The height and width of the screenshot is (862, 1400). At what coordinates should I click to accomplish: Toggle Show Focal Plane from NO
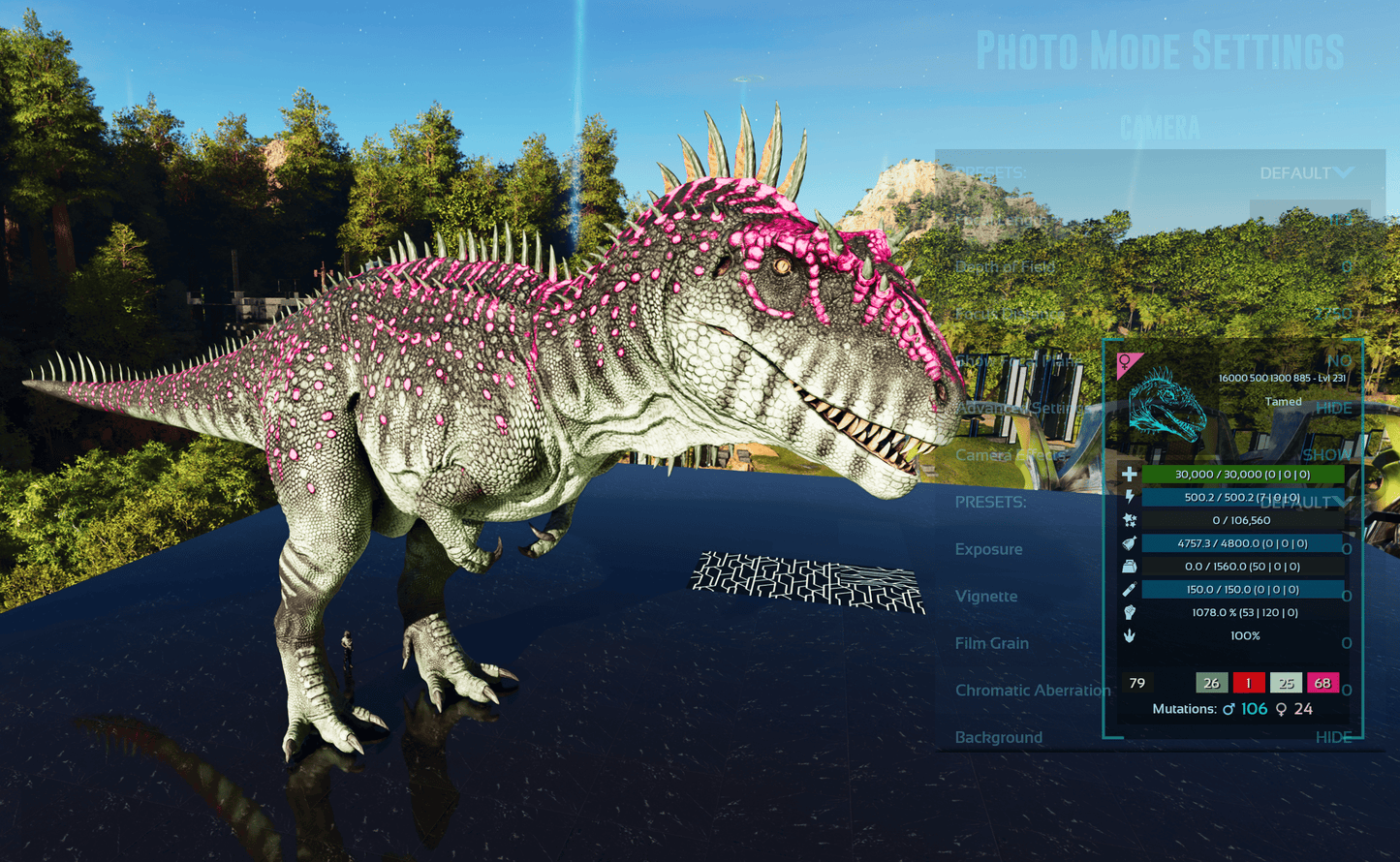(1339, 360)
